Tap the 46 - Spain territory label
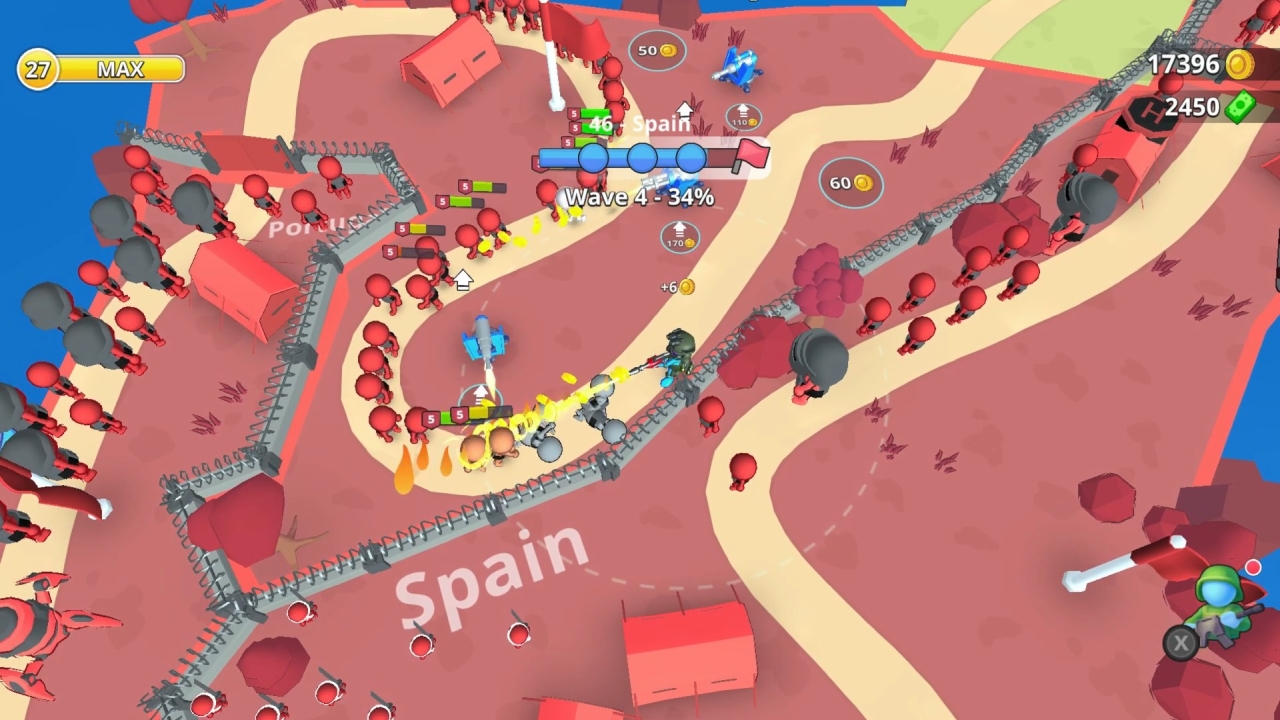 pyautogui.click(x=640, y=125)
